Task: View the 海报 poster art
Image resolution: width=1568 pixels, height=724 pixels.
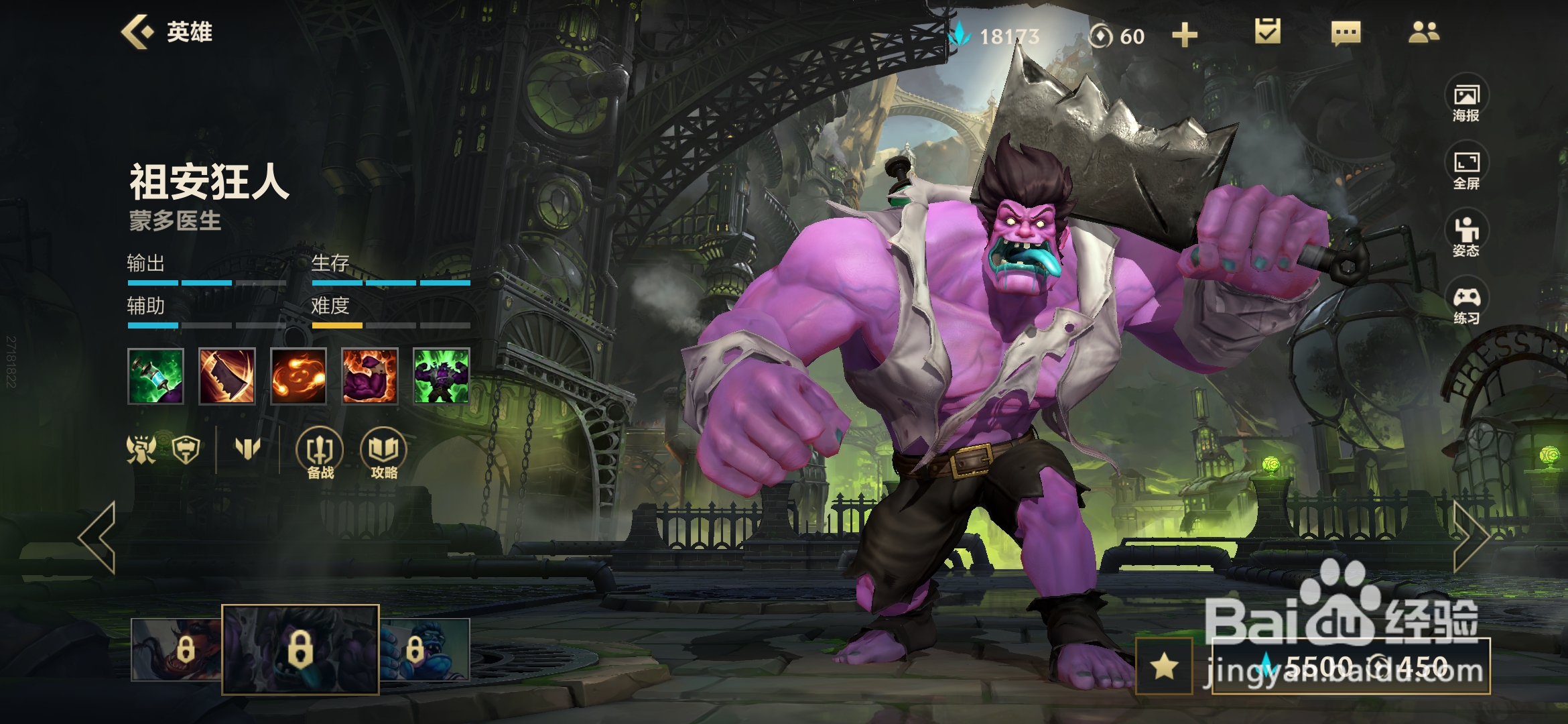Action: pyautogui.click(x=1466, y=102)
